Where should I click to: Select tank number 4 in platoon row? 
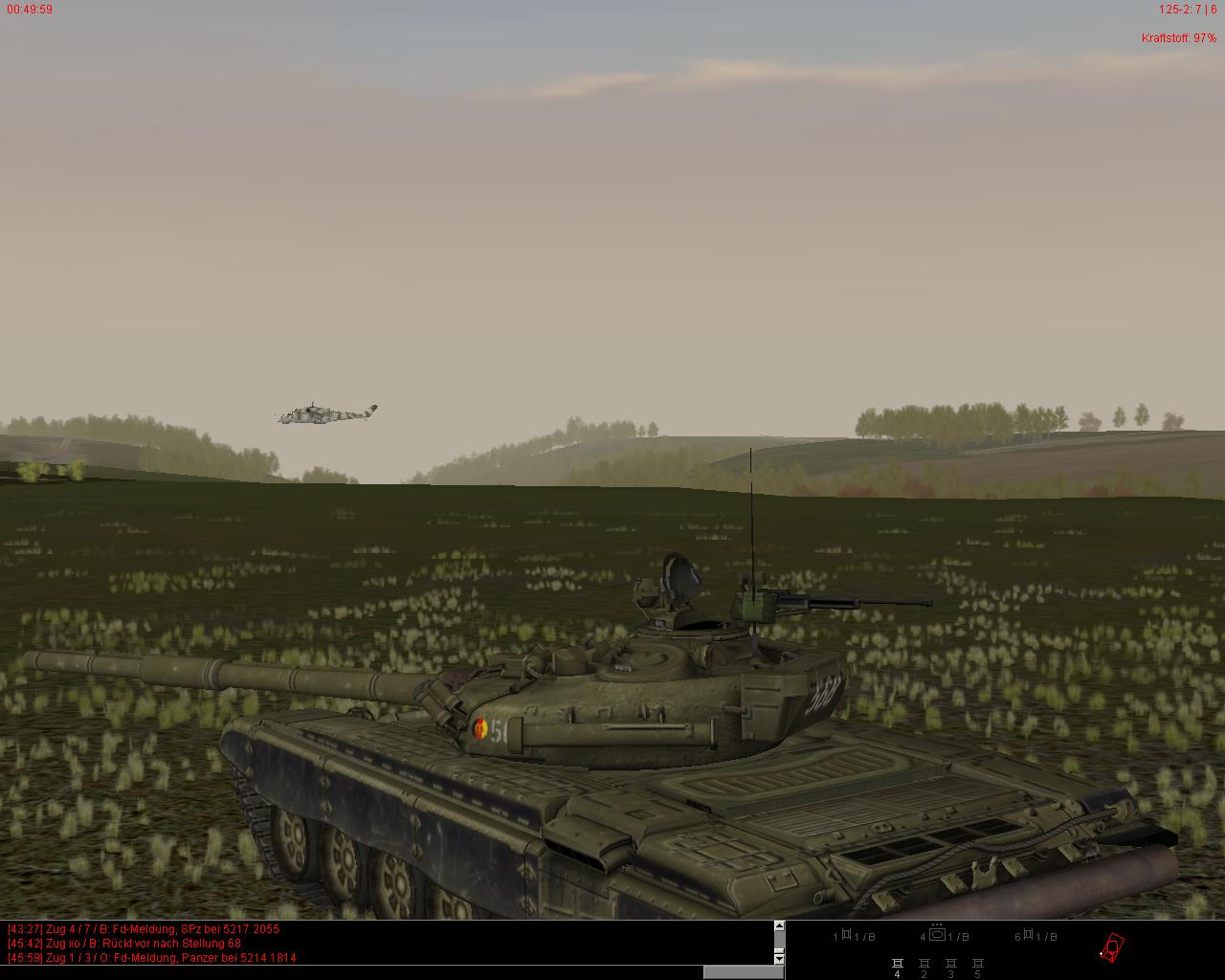[x=898, y=965]
